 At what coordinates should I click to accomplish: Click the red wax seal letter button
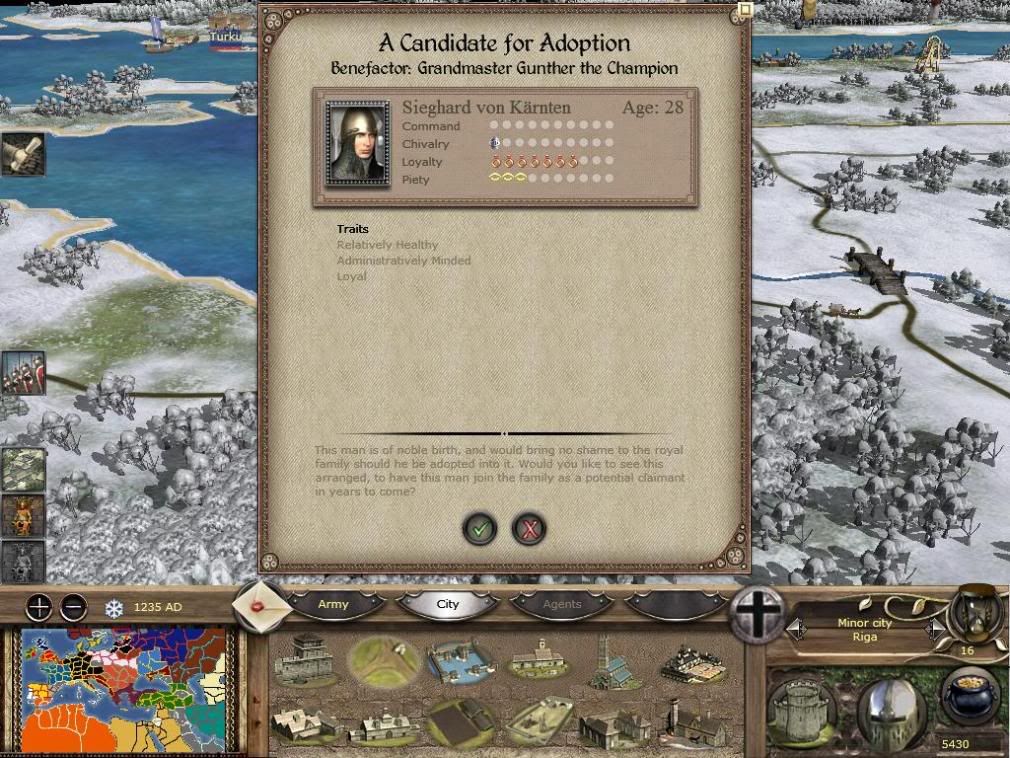point(260,607)
